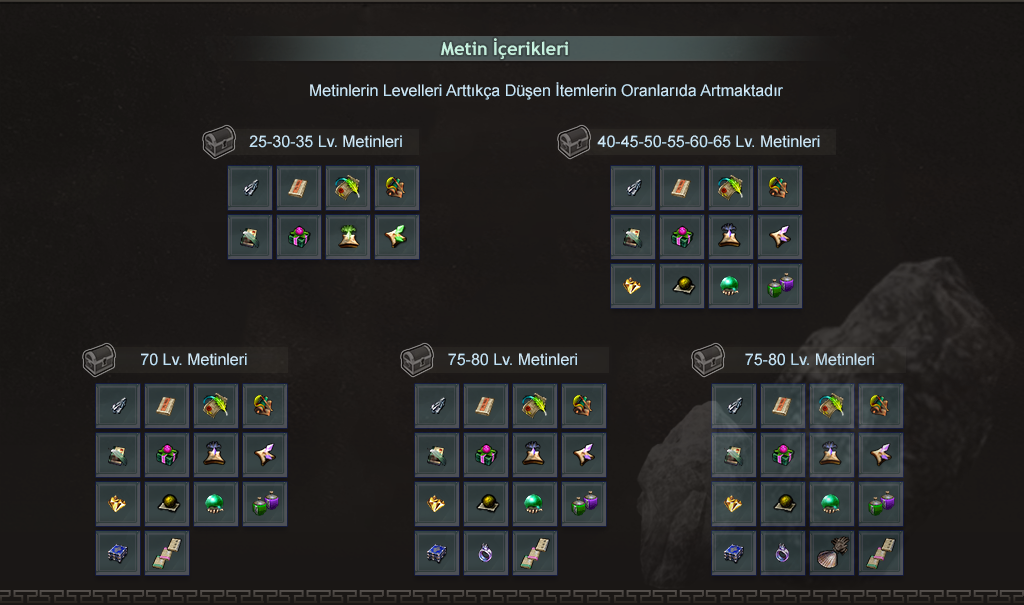Pick the pink-green star in 25-30-35 Lv. group
The height and width of the screenshot is (605, 1024).
[x=397, y=237]
